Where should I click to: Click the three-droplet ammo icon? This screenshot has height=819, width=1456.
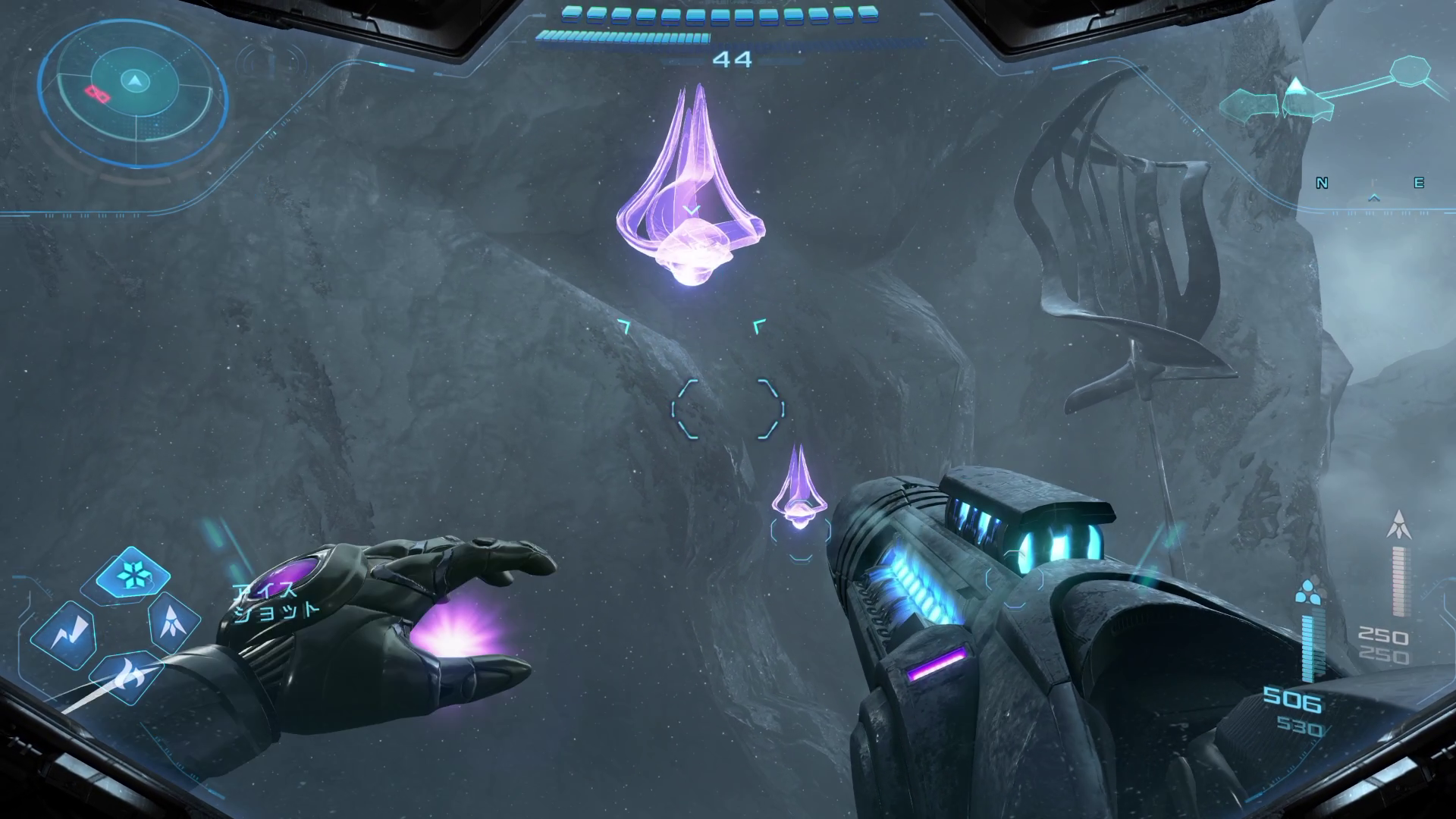[1307, 591]
